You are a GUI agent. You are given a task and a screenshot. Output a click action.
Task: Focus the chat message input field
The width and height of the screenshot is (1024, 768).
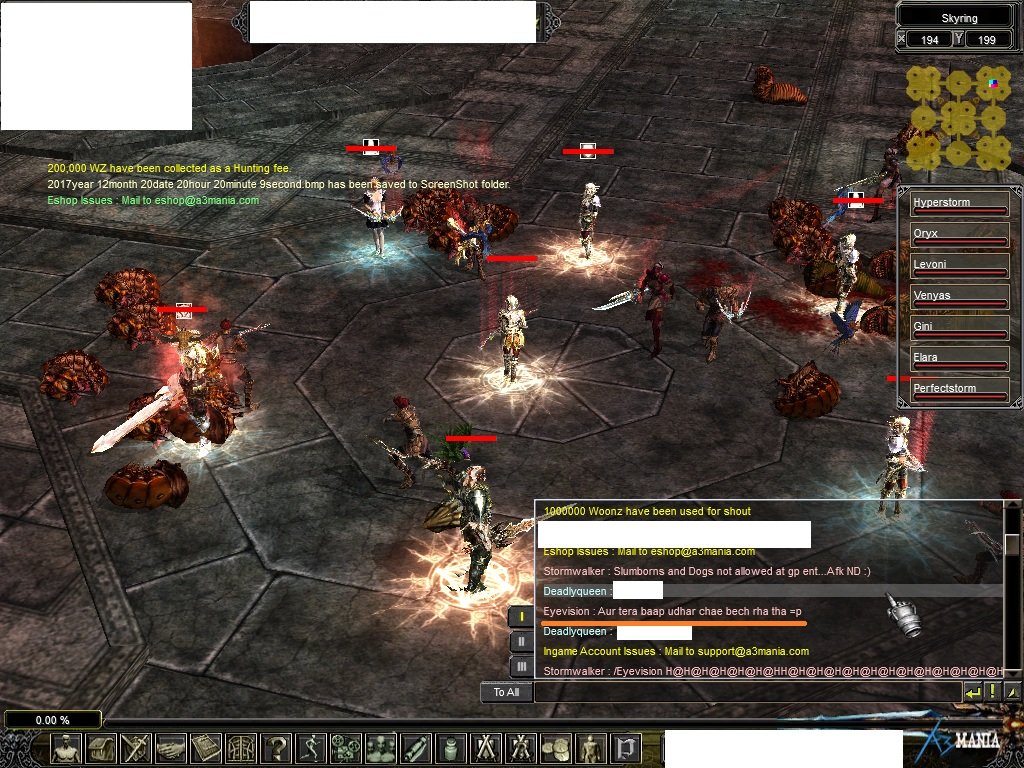[x=745, y=692]
